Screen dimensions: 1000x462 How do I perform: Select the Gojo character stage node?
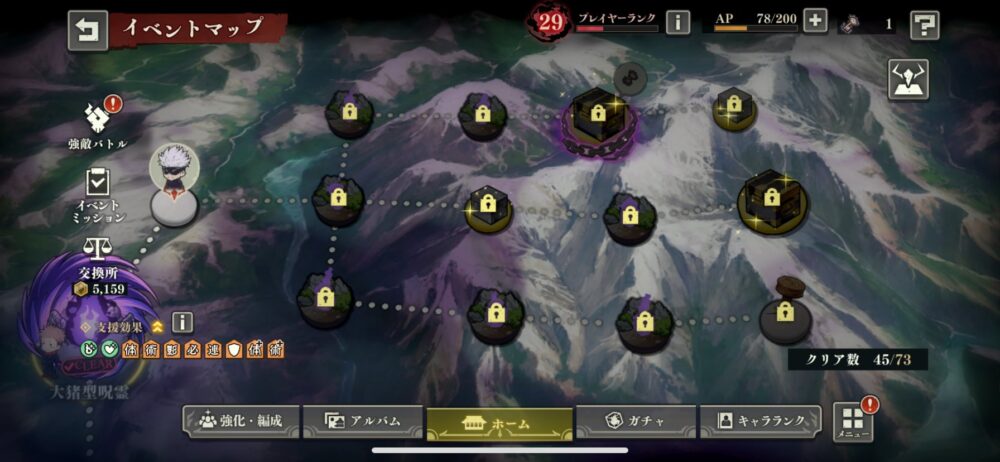174,186
